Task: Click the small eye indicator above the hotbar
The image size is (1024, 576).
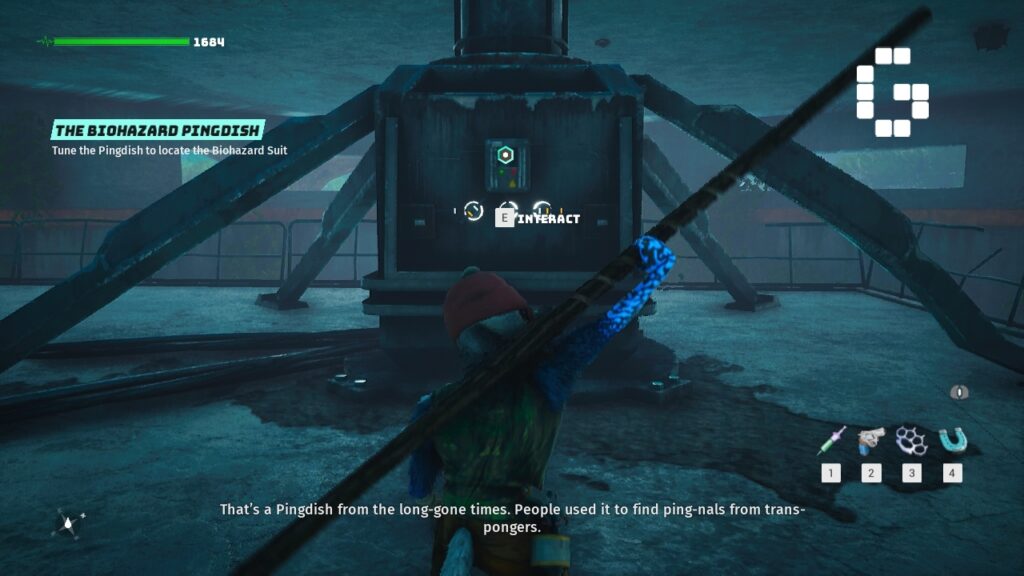Action: point(962,392)
